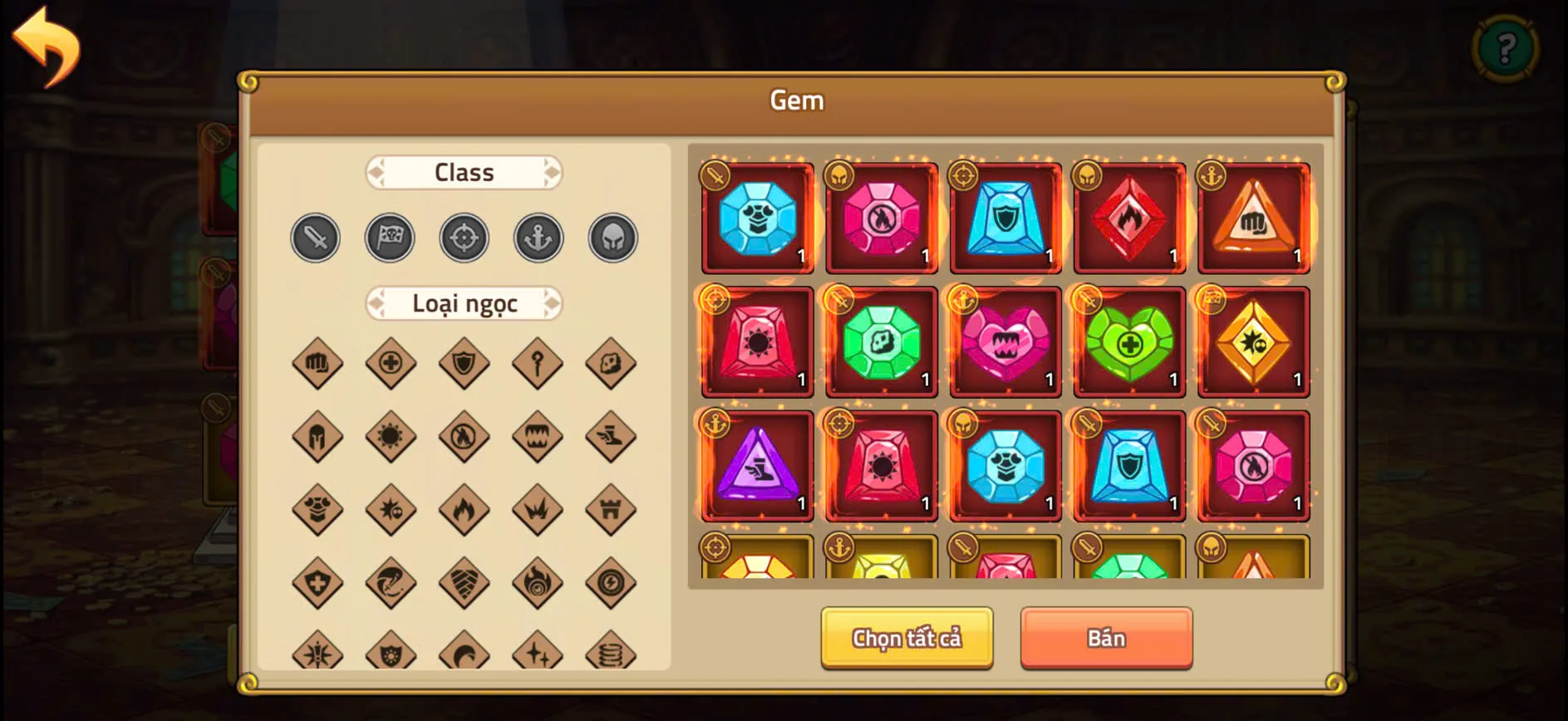Toggle the anchor class filter

(538, 238)
